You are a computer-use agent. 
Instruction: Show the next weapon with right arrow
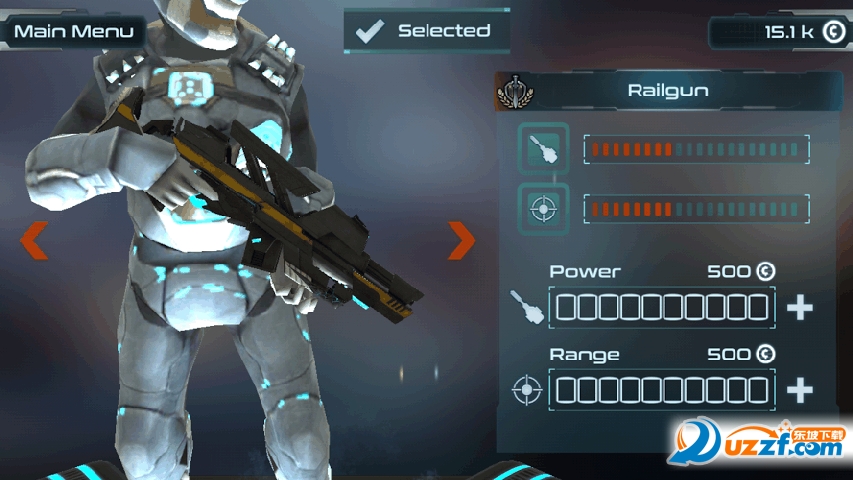pos(461,240)
